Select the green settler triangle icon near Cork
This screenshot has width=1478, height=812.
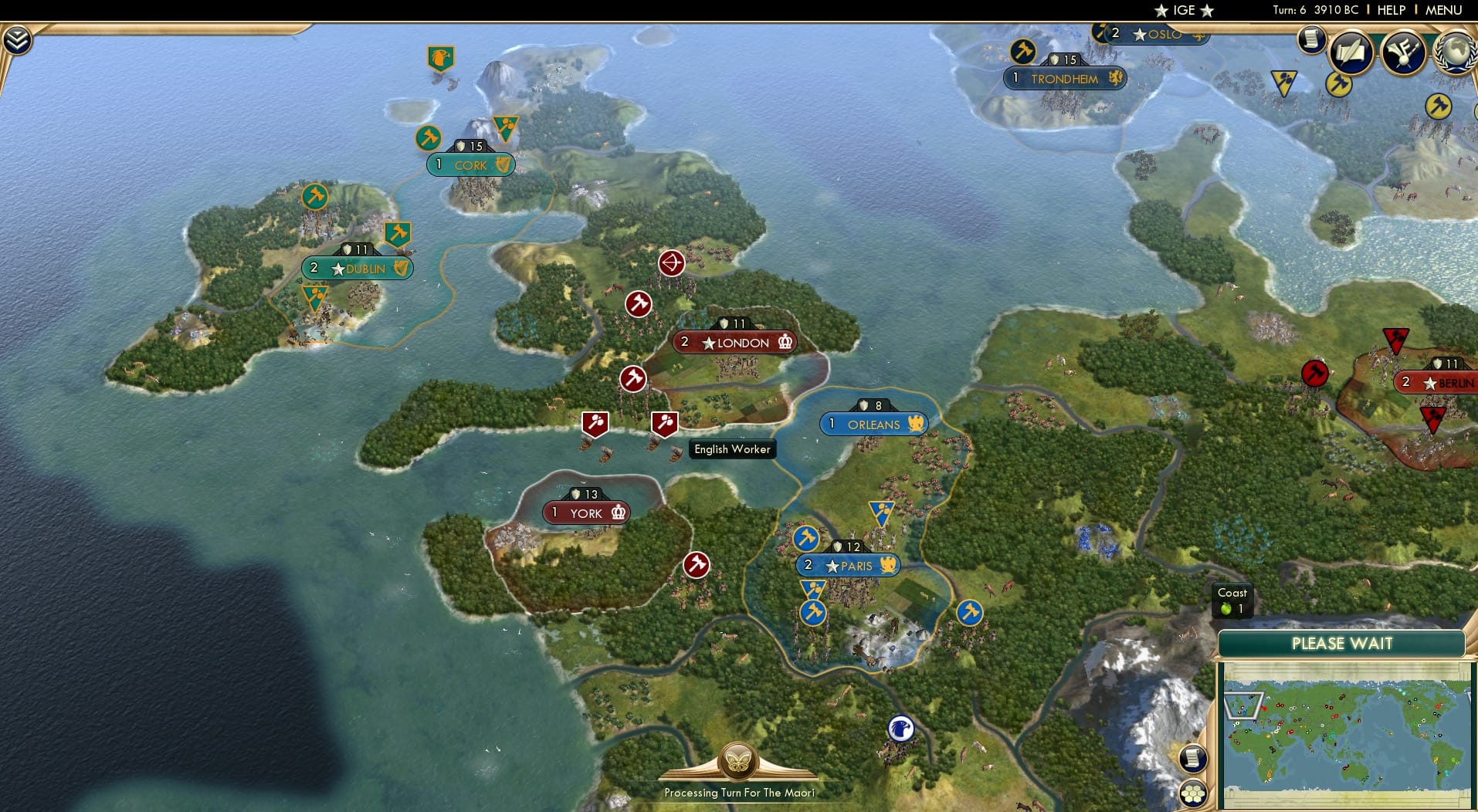coord(504,124)
